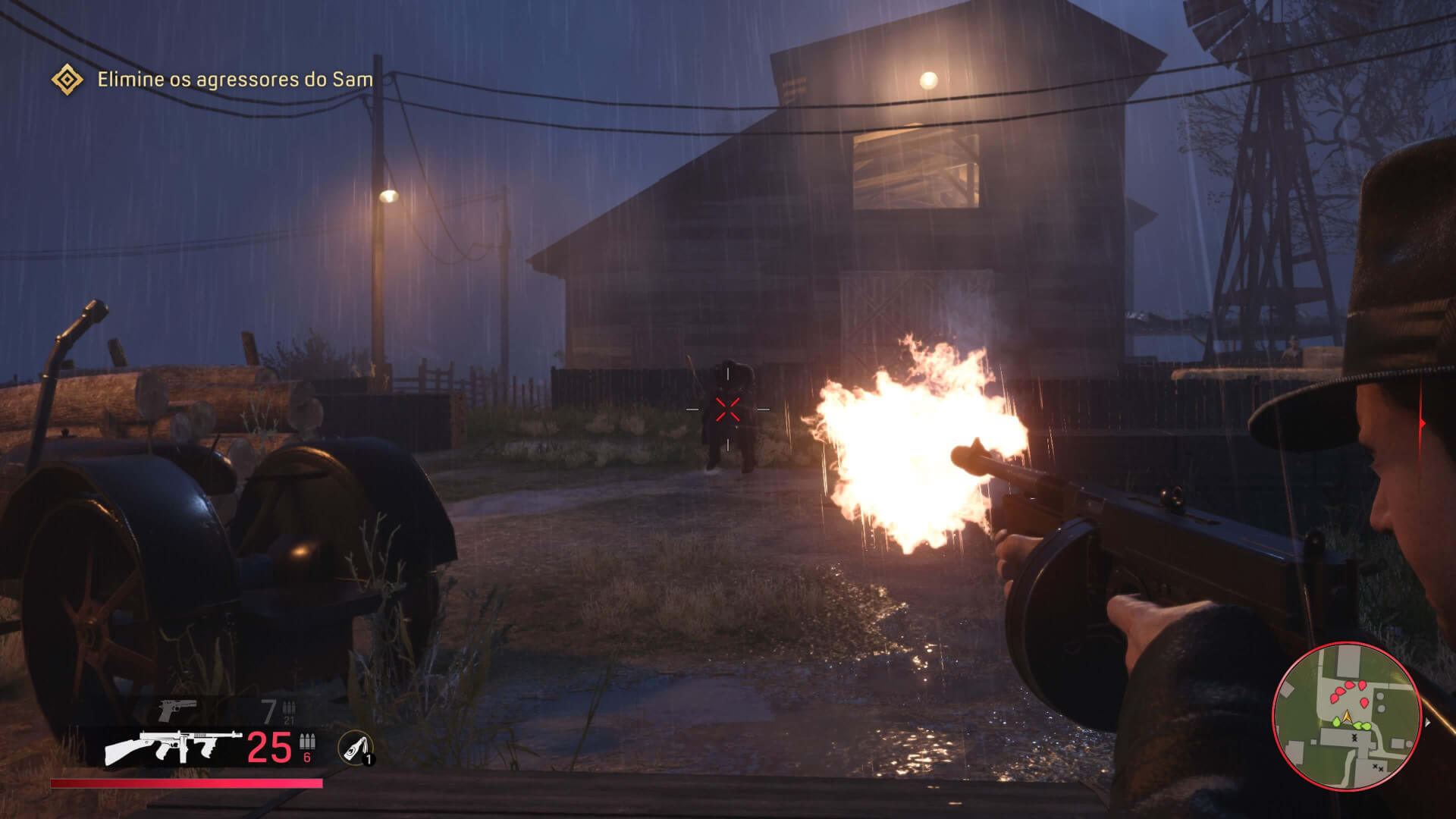Select the Thompson submachine gun weapon slot

pos(174,748)
